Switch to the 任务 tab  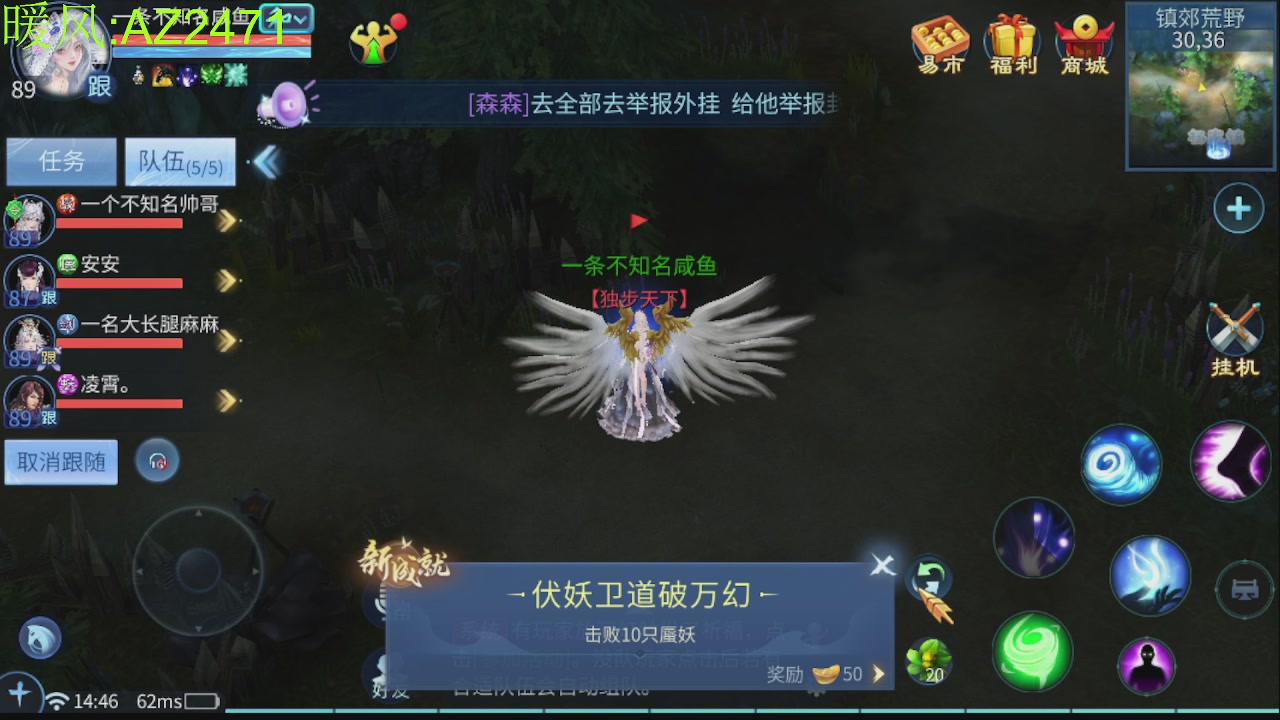pos(60,161)
